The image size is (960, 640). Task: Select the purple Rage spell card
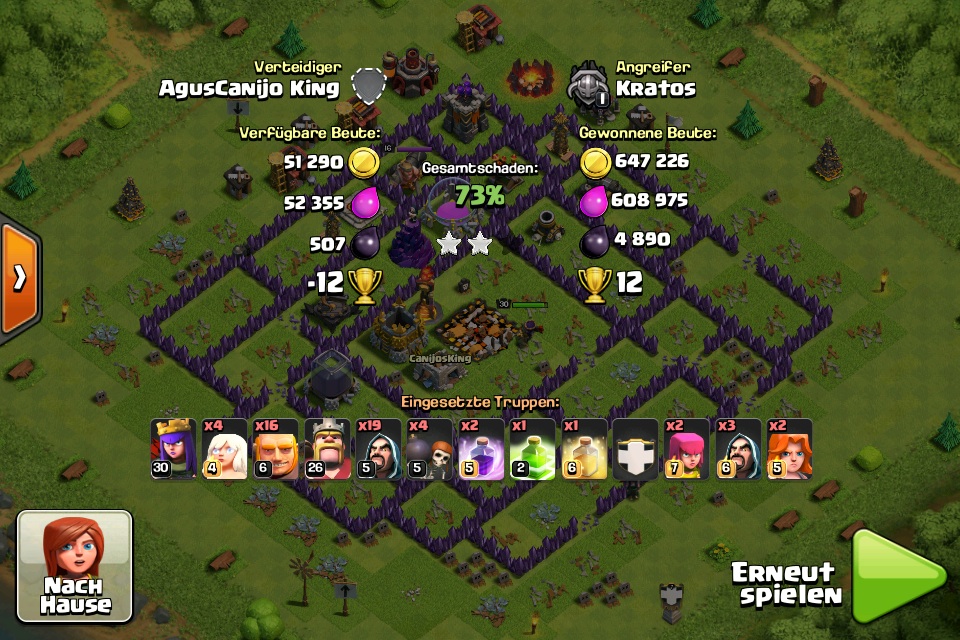coord(482,448)
